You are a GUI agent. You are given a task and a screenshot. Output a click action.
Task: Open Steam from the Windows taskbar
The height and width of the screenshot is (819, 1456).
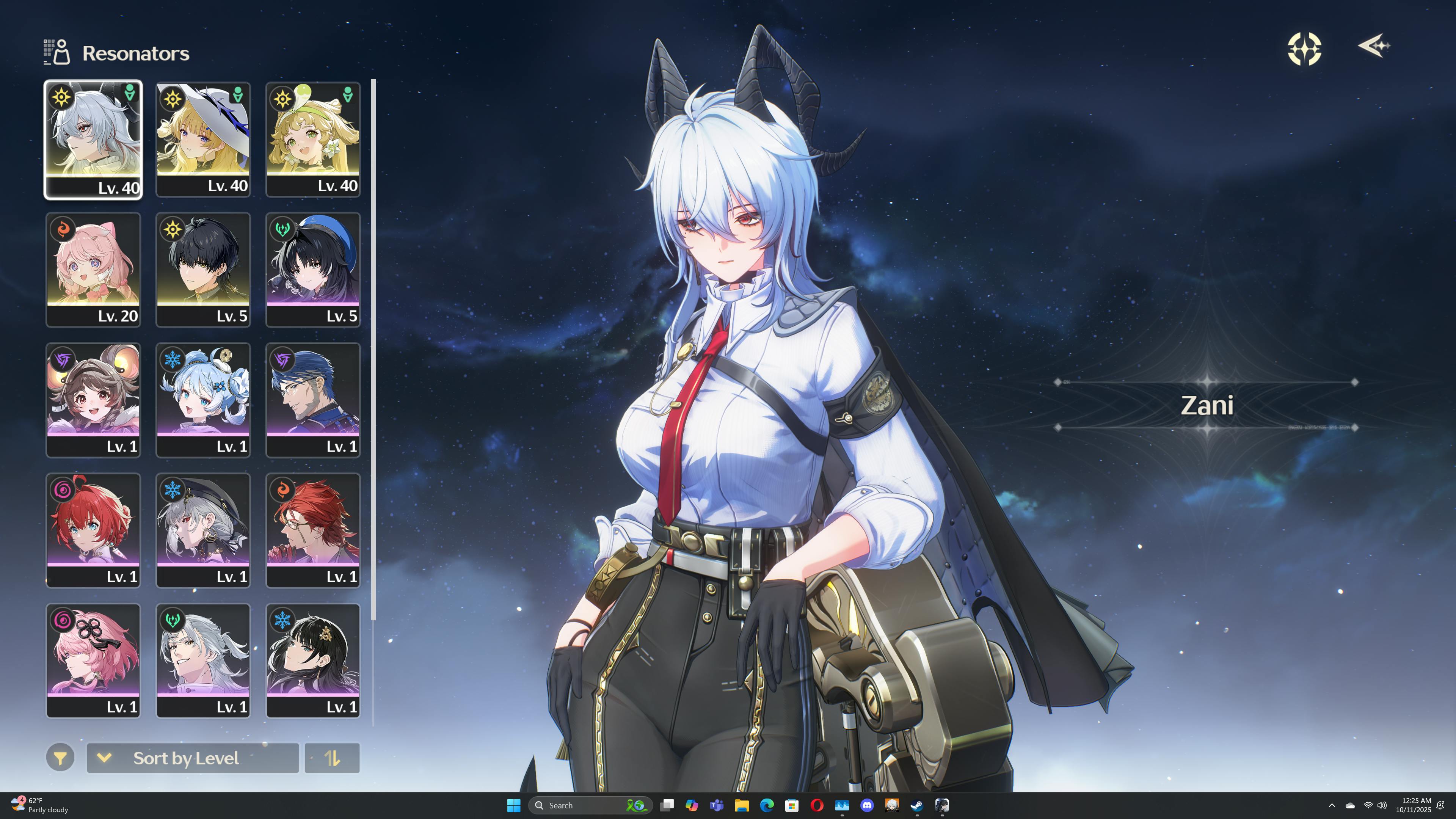click(x=917, y=805)
